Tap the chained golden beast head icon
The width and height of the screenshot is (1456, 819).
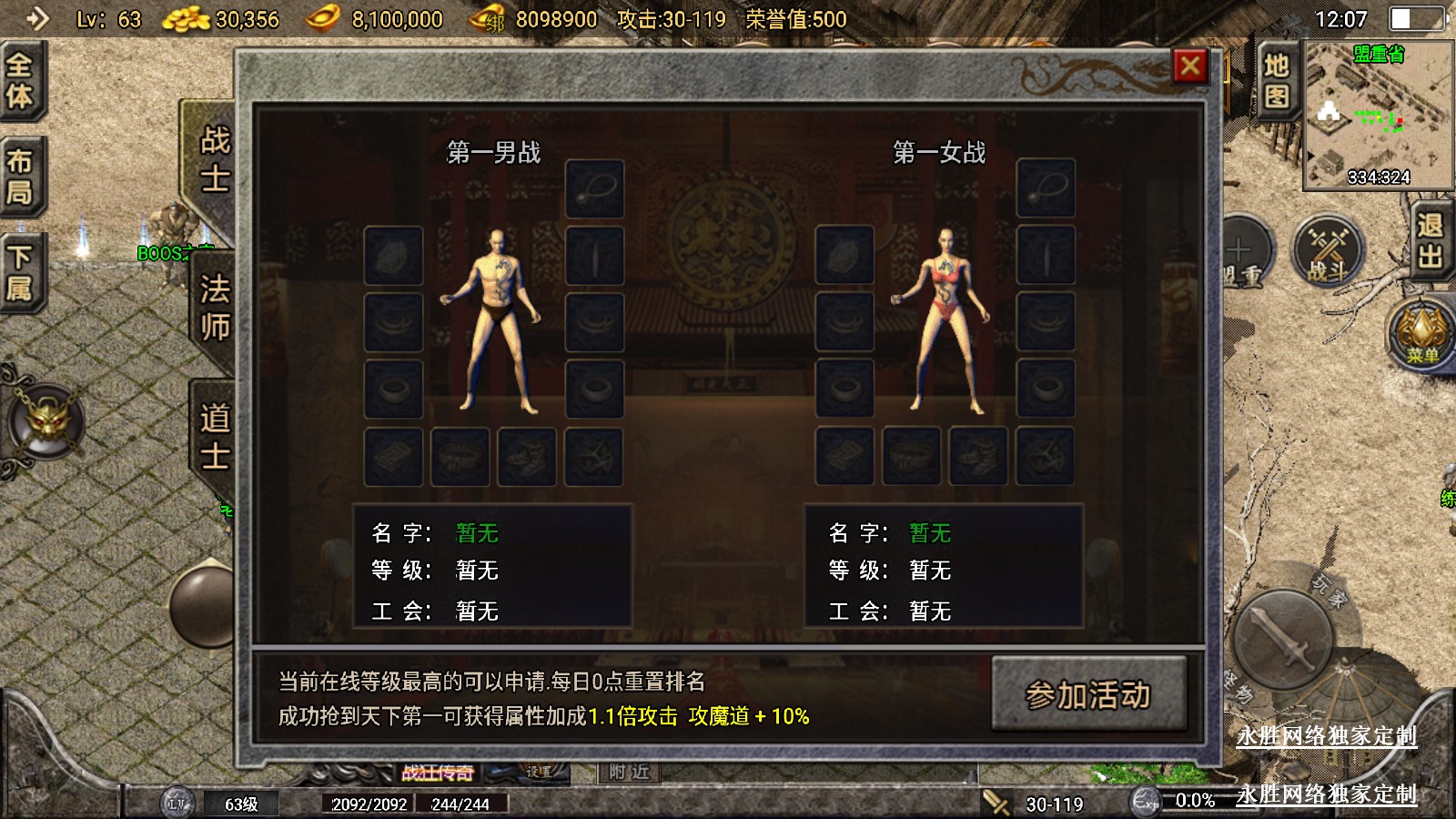(45, 420)
